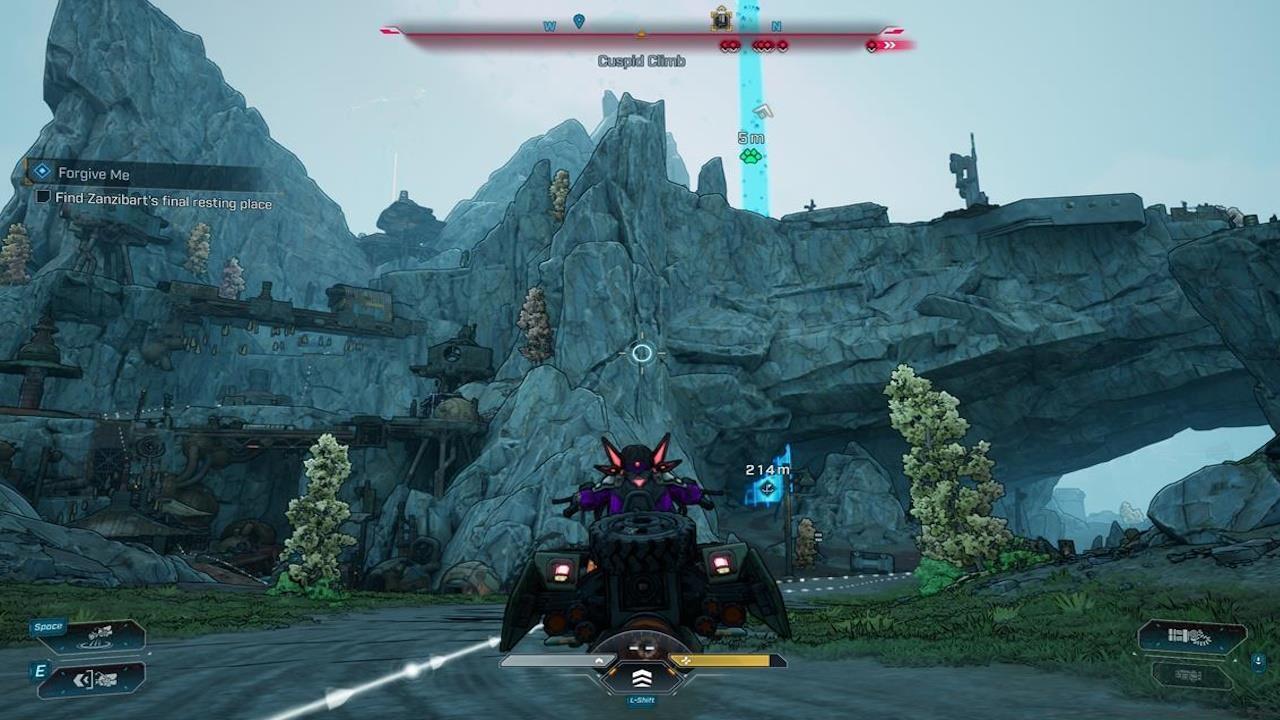
Task: Select the active vehicle weapon slot
Action: (x=1191, y=637)
